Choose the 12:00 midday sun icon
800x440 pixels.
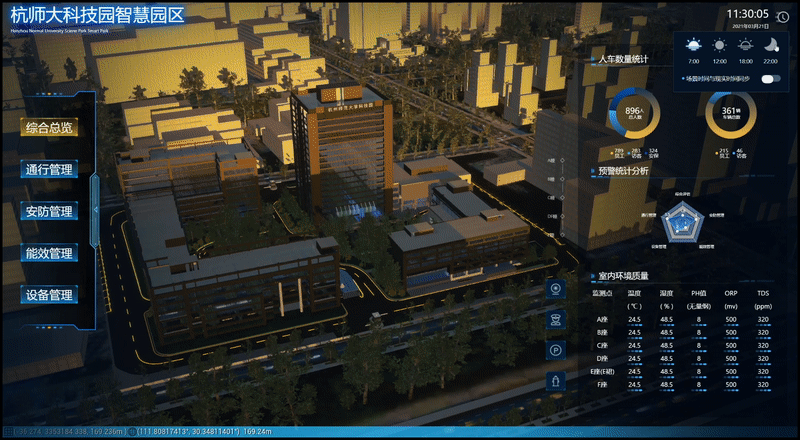tap(719, 46)
